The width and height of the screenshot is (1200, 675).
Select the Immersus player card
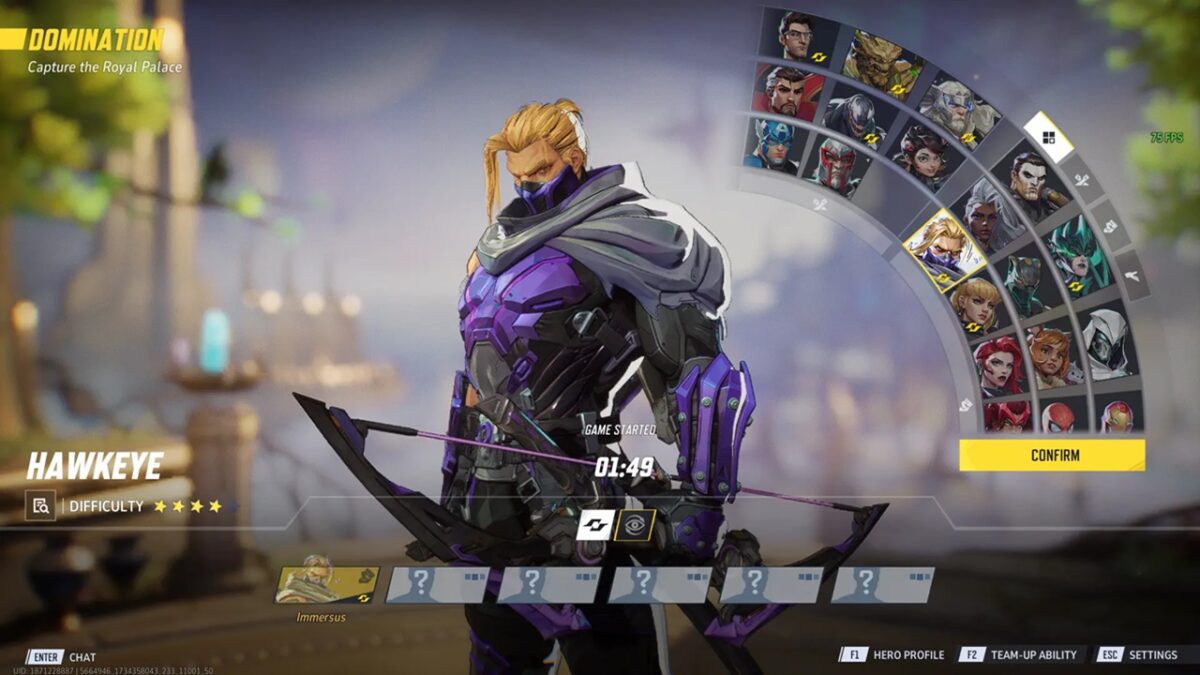[326, 585]
